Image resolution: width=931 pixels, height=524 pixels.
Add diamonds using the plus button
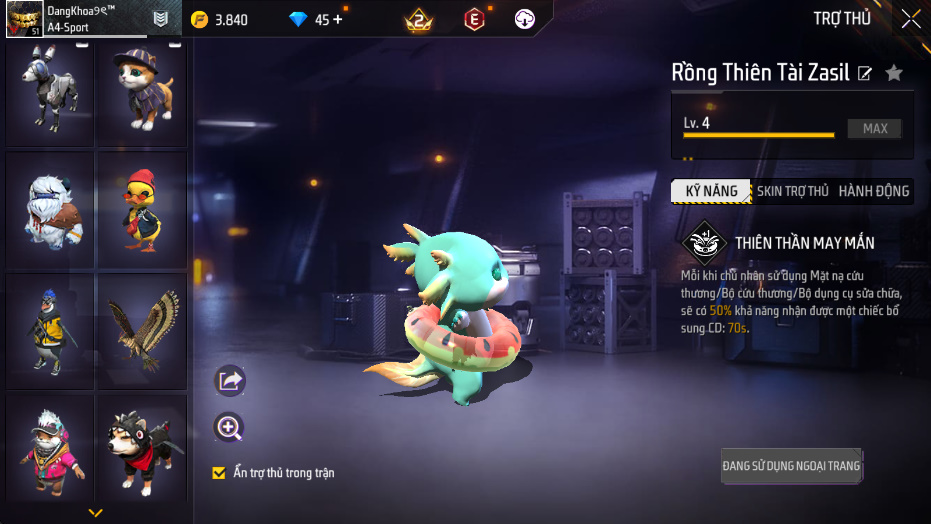point(337,19)
